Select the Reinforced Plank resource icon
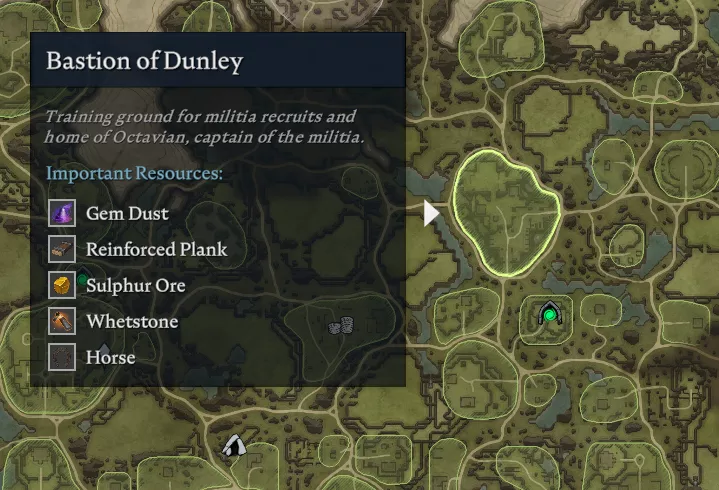This screenshot has height=490, width=719. 63,249
